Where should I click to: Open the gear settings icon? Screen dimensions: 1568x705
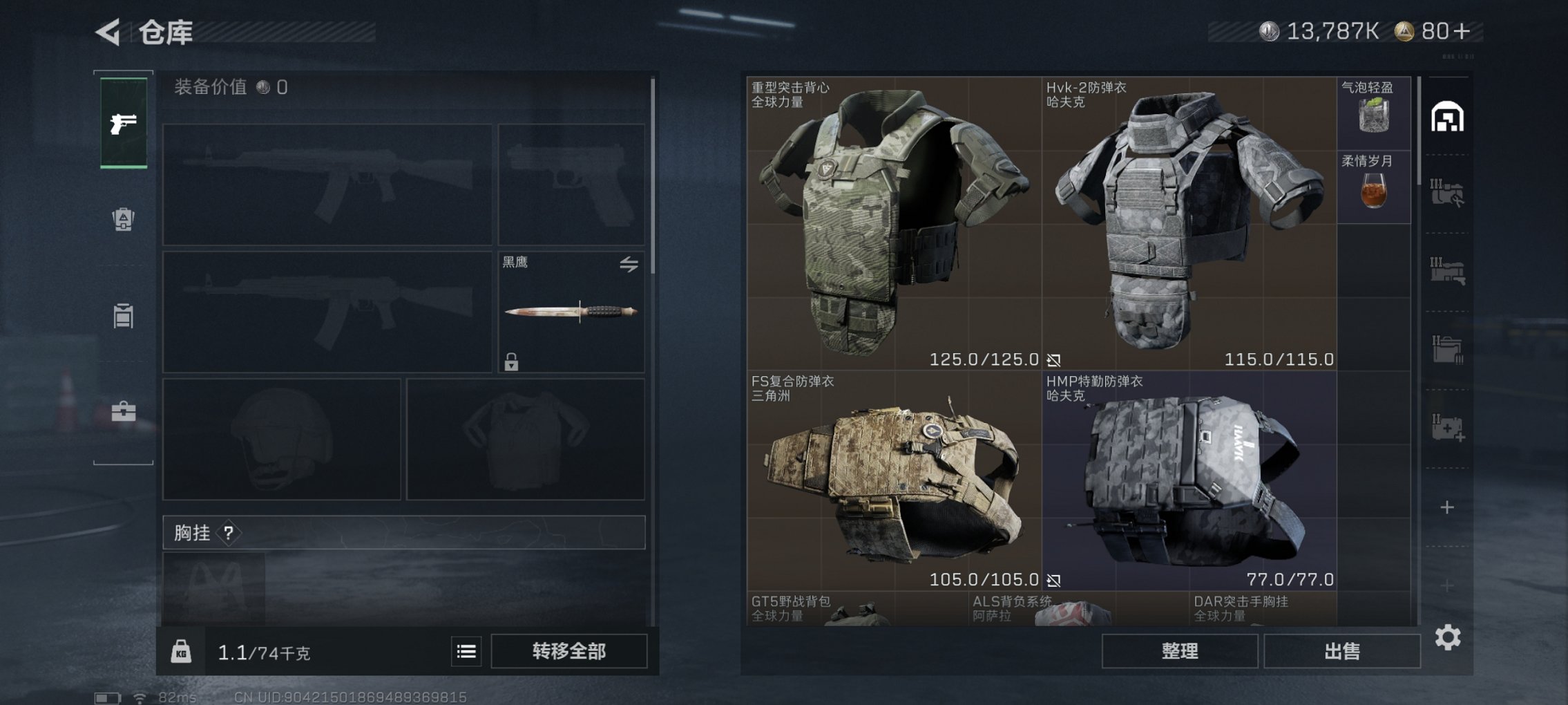coord(1448,637)
